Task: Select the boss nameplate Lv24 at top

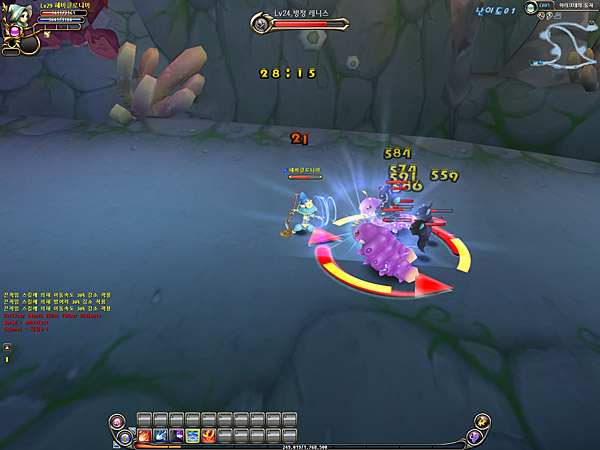Action: pyautogui.click(x=308, y=14)
